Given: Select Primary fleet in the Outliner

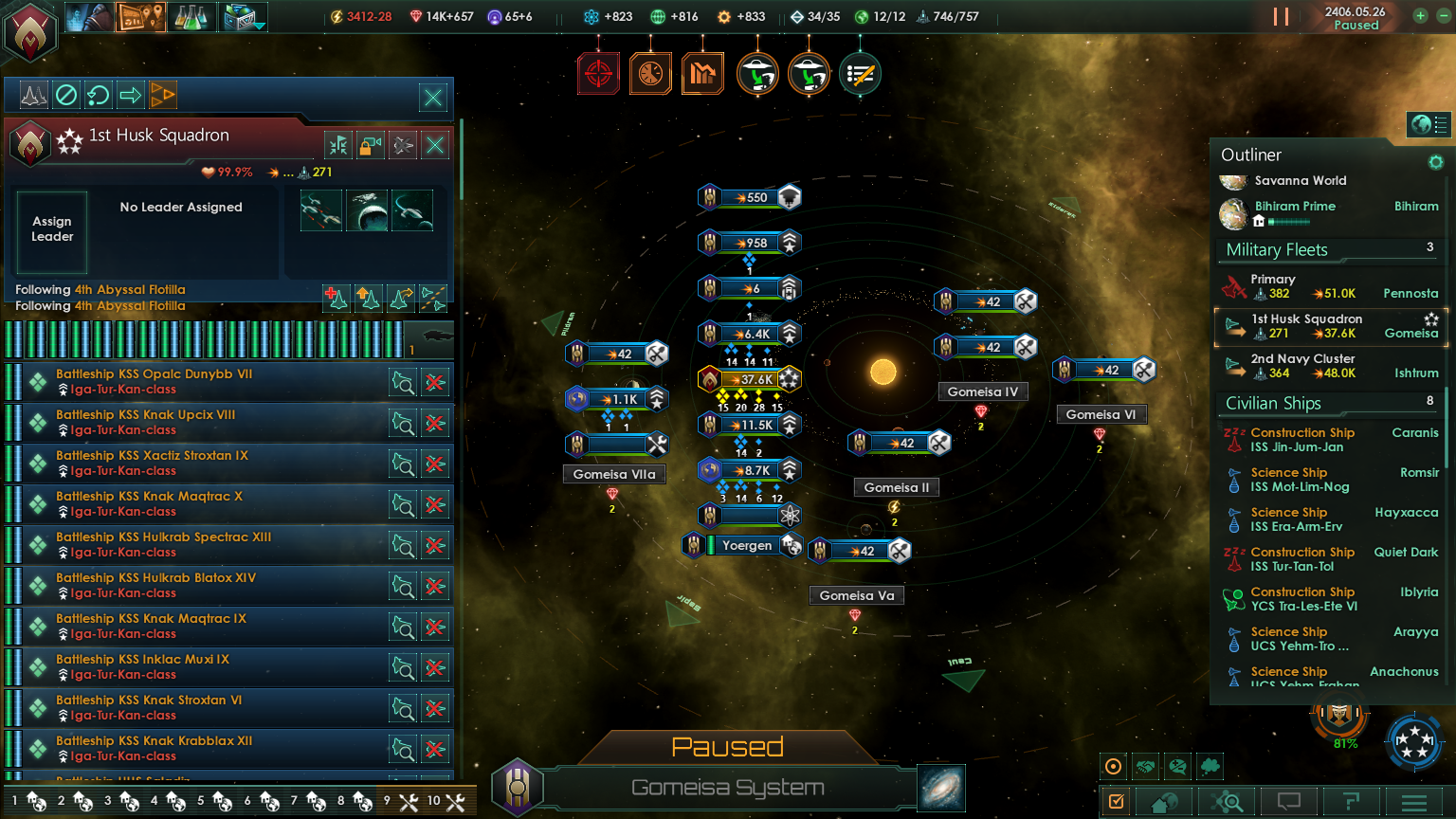Looking at the screenshot, I should click(1327, 286).
